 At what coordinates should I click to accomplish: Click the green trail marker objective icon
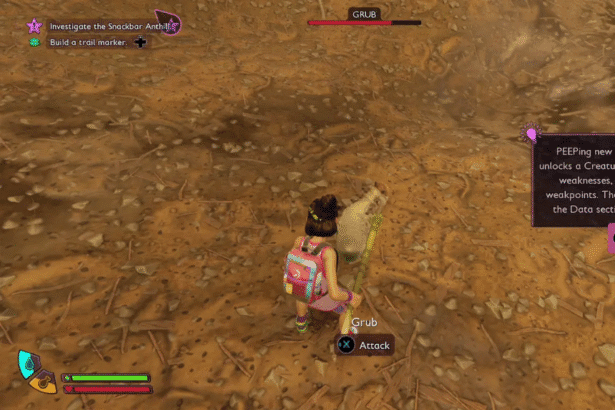[x=35, y=42]
